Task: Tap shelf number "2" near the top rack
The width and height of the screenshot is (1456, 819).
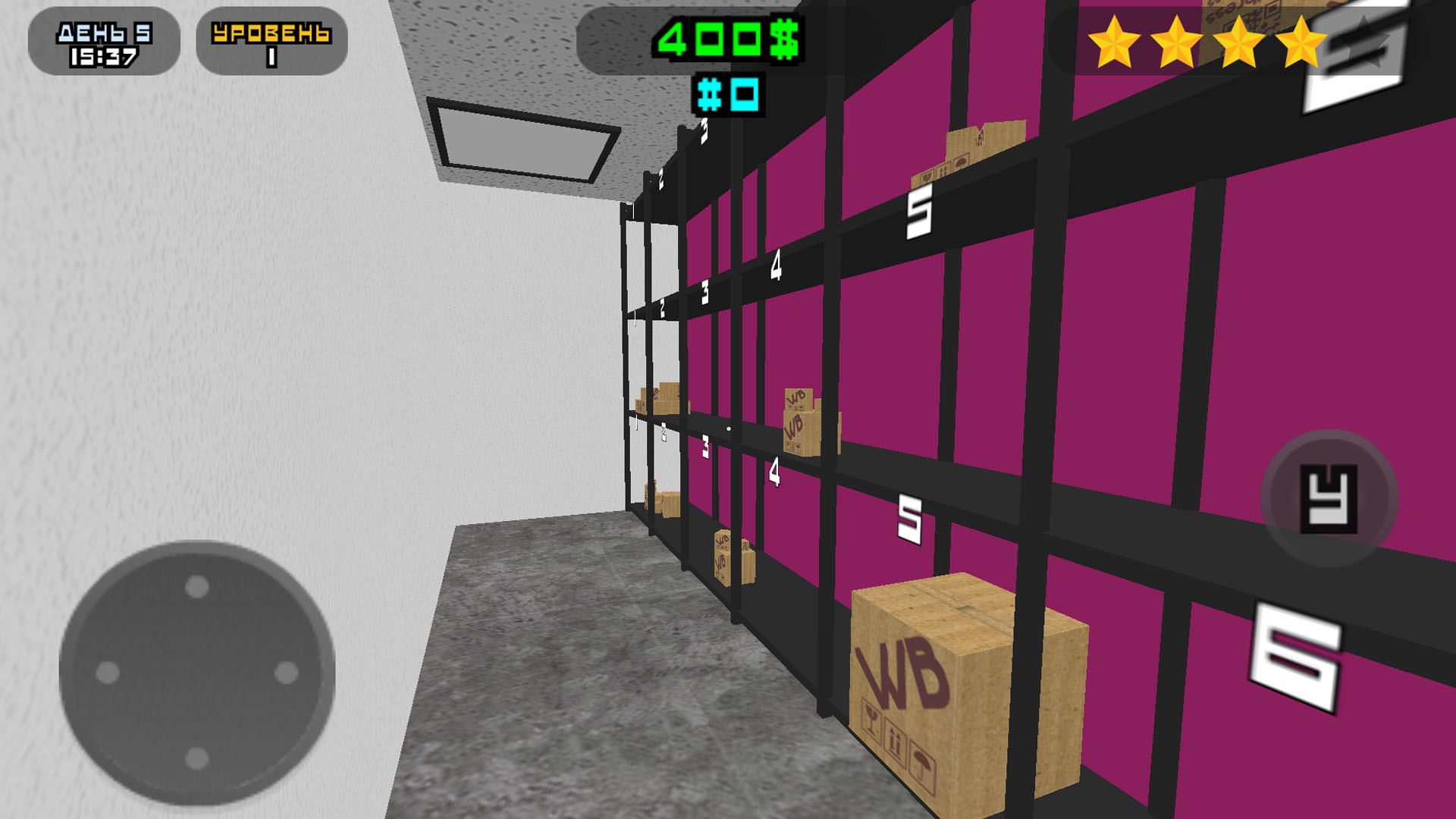Action: (x=661, y=180)
